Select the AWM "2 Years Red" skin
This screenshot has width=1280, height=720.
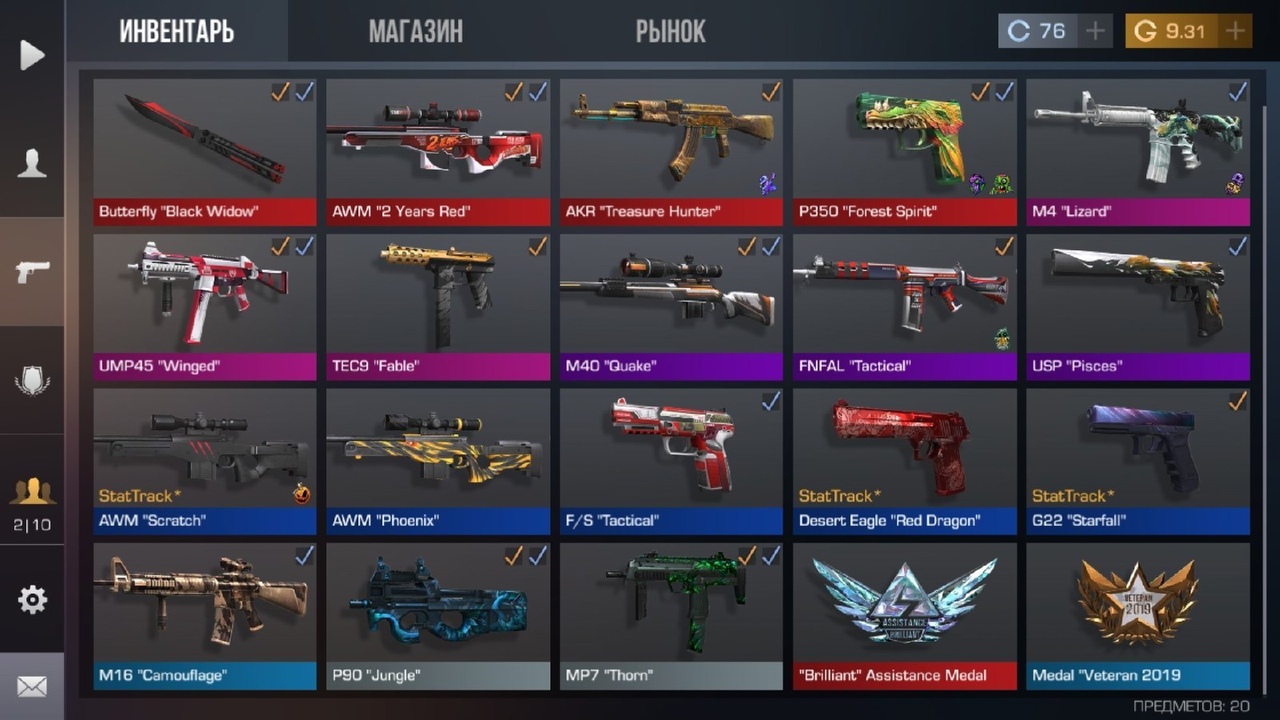pos(438,150)
